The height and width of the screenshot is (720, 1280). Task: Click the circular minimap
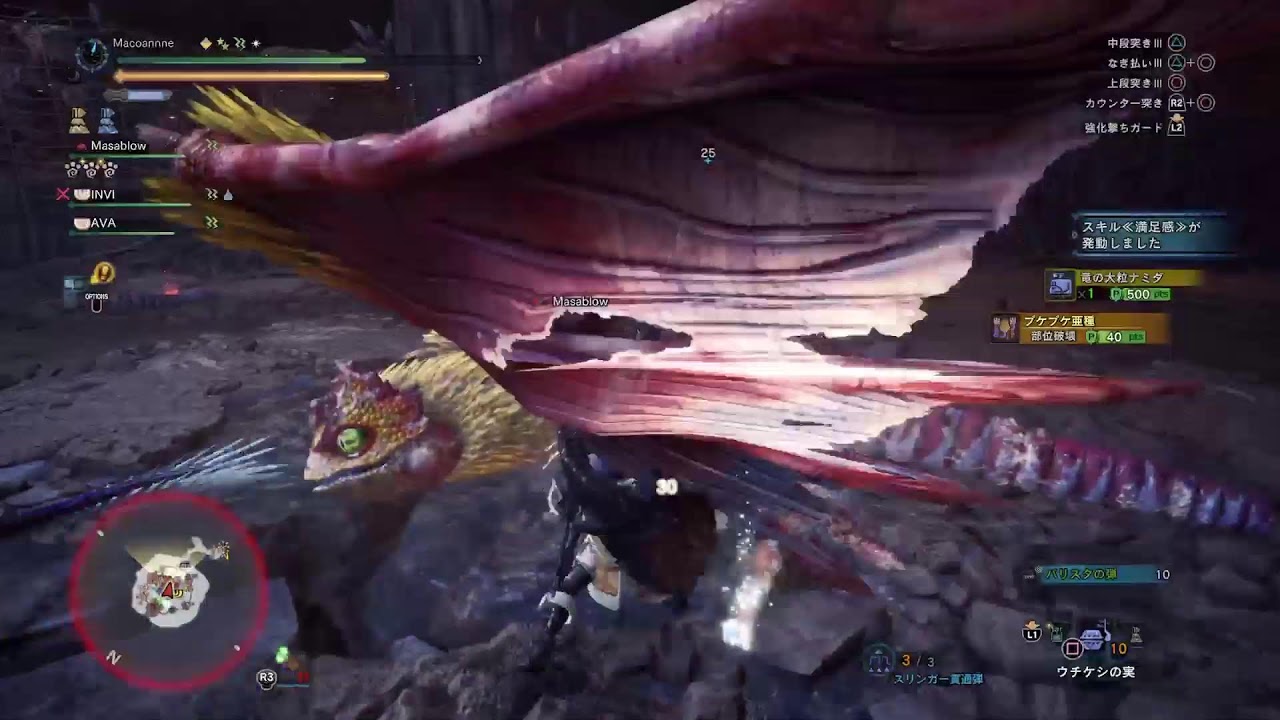pos(168,580)
